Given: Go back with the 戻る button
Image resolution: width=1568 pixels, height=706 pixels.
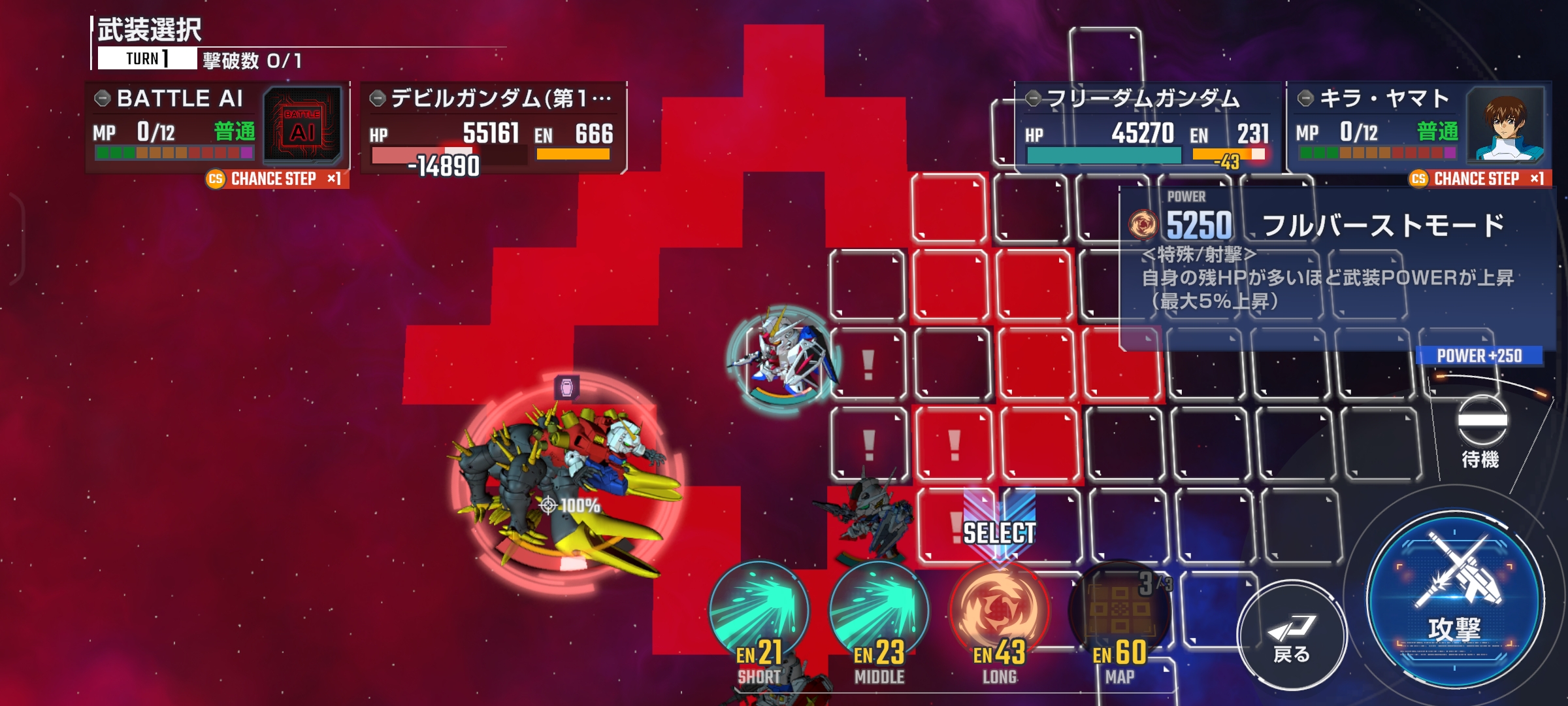Looking at the screenshot, I should (x=1291, y=635).
